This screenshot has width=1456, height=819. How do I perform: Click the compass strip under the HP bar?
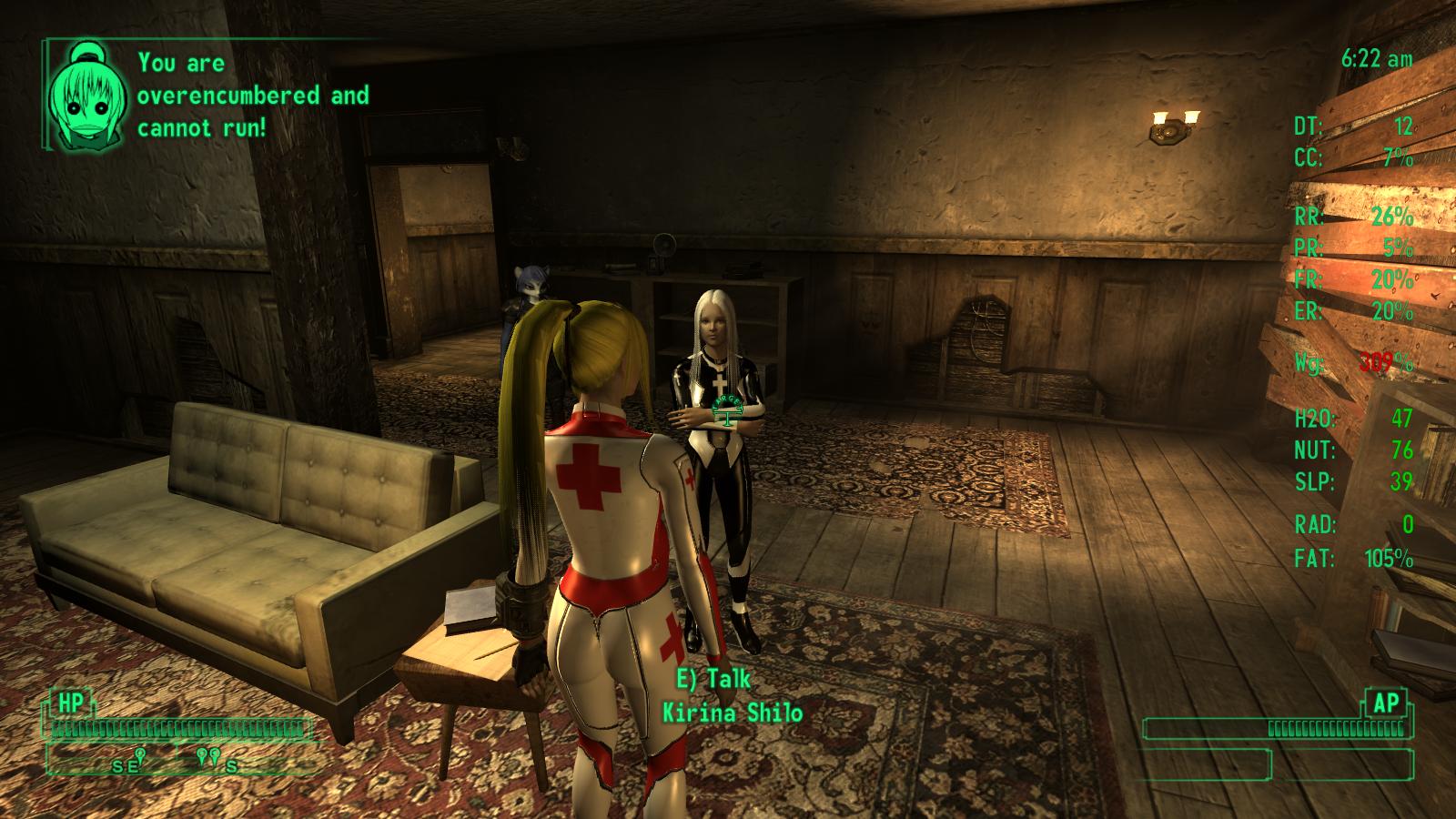(x=182, y=761)
